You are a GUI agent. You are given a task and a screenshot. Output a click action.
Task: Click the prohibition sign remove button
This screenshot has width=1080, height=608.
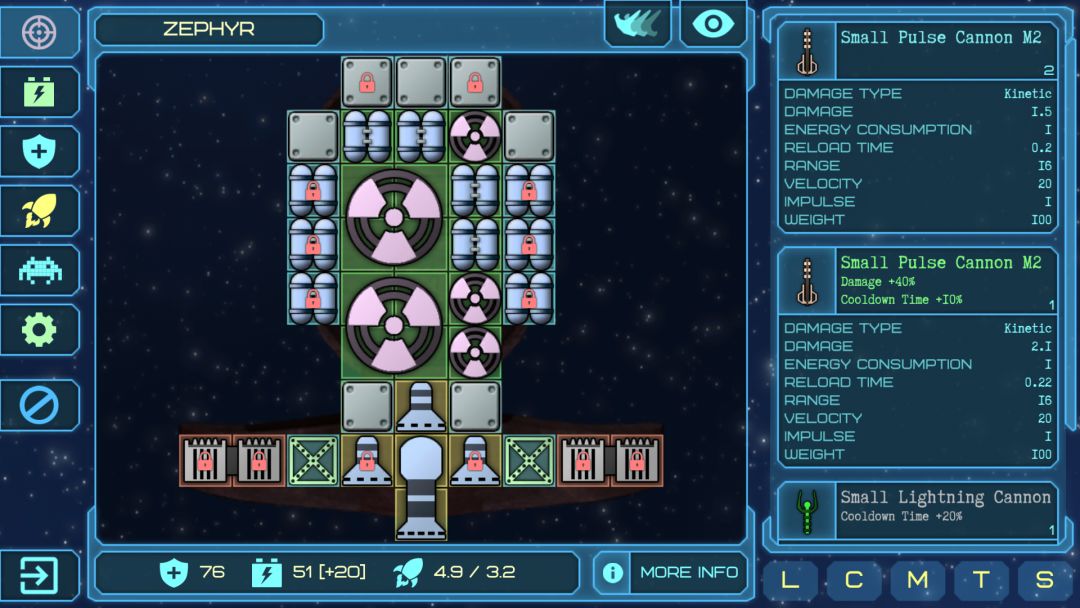point(39,405)
